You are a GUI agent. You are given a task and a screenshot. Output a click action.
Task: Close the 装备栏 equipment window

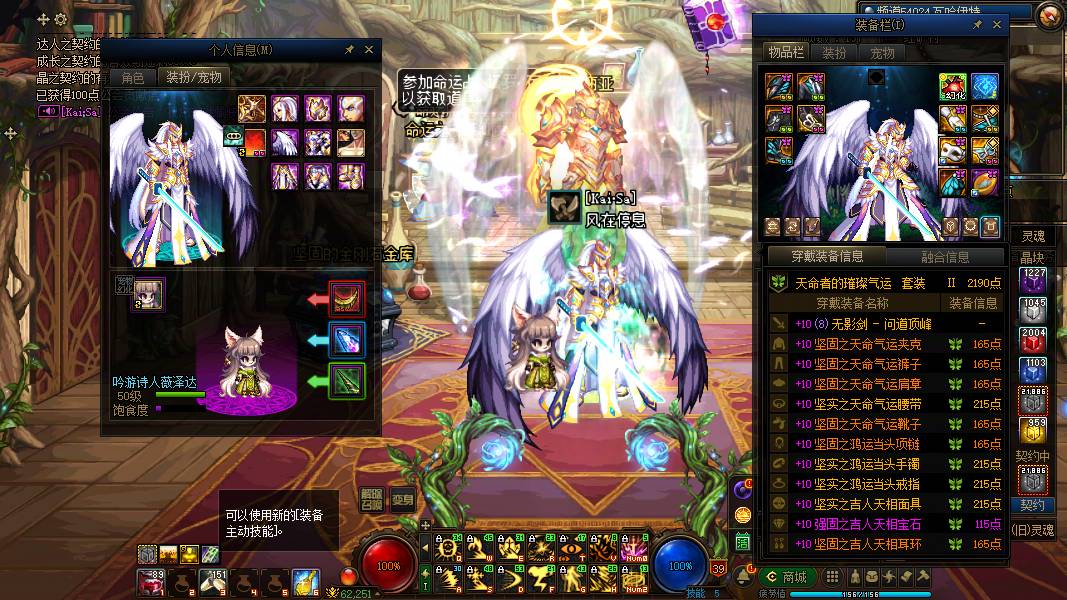[996, 25]
